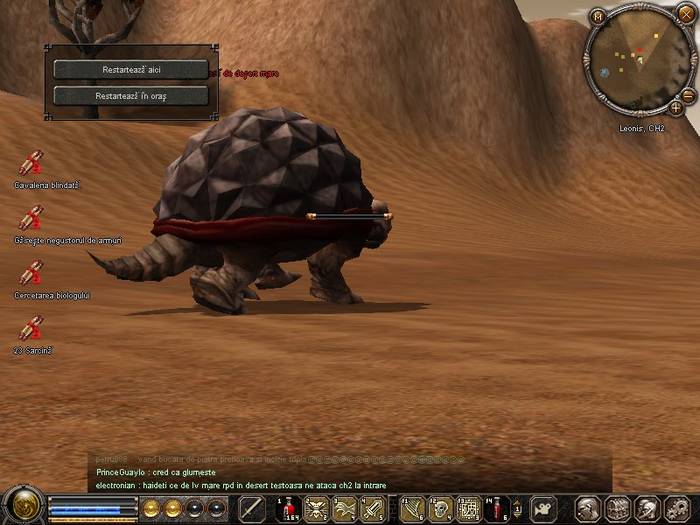This screenshot has width=700, height=525.
Task: Open the system options from the taskbar
Action: [x=679, y=509]
